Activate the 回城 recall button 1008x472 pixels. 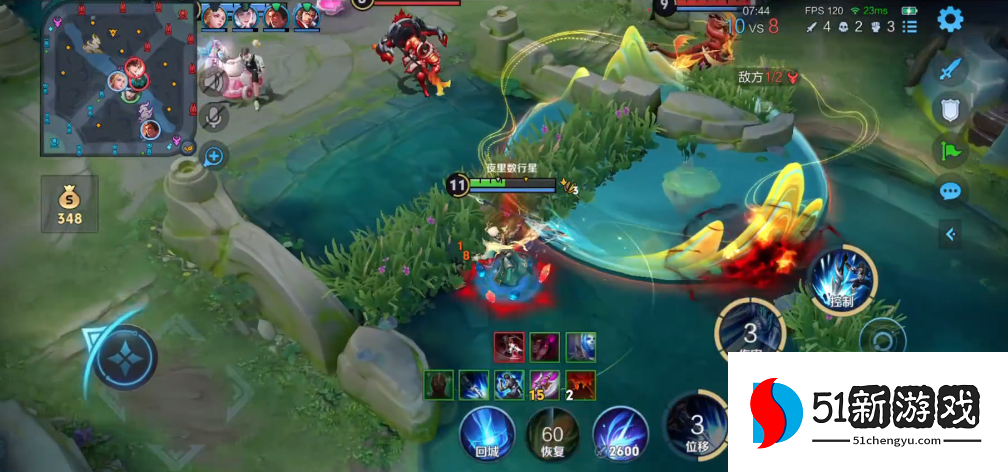pos(487,436)
